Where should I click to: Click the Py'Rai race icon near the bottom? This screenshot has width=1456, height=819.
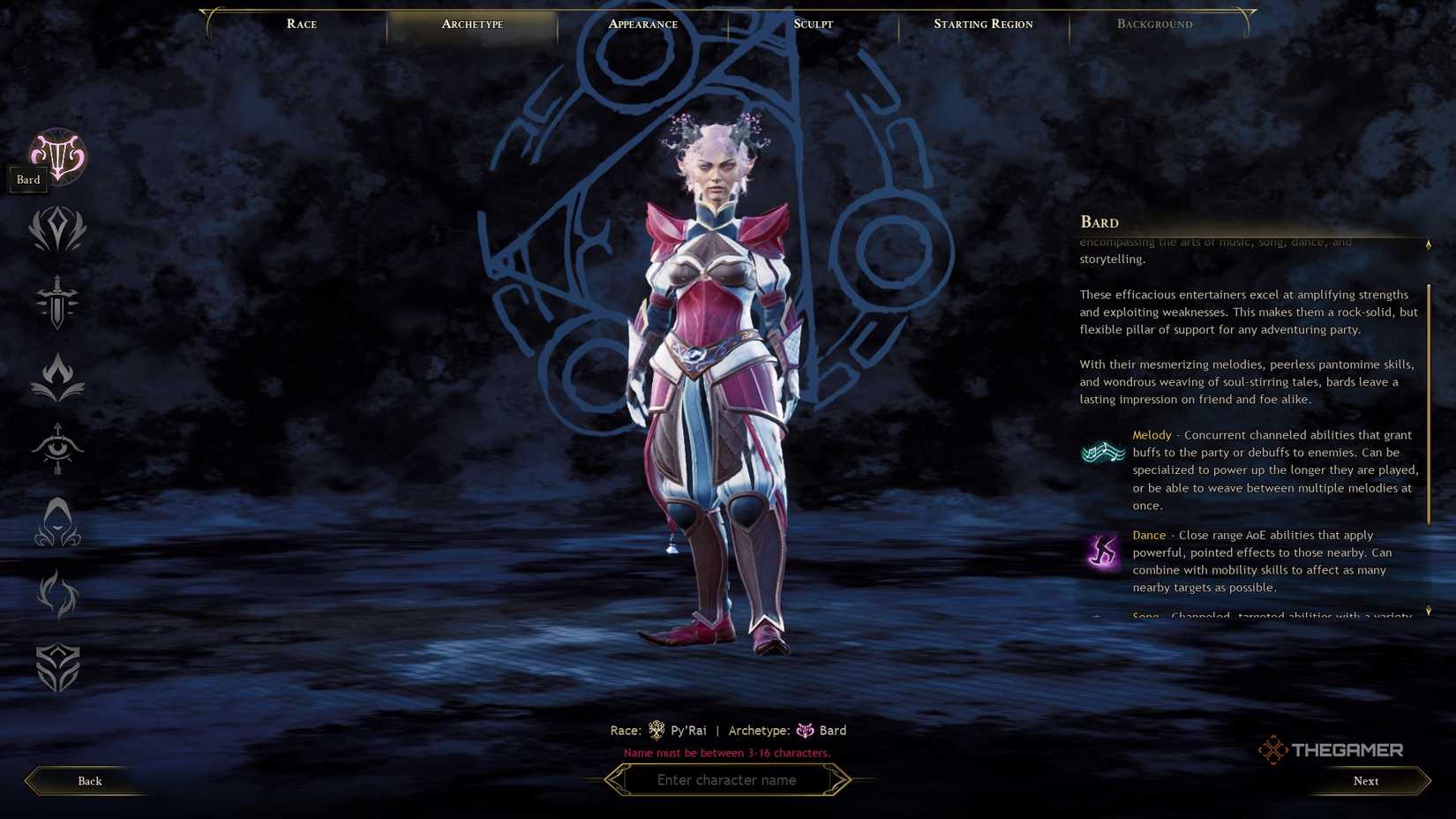[x=657, y=730]
